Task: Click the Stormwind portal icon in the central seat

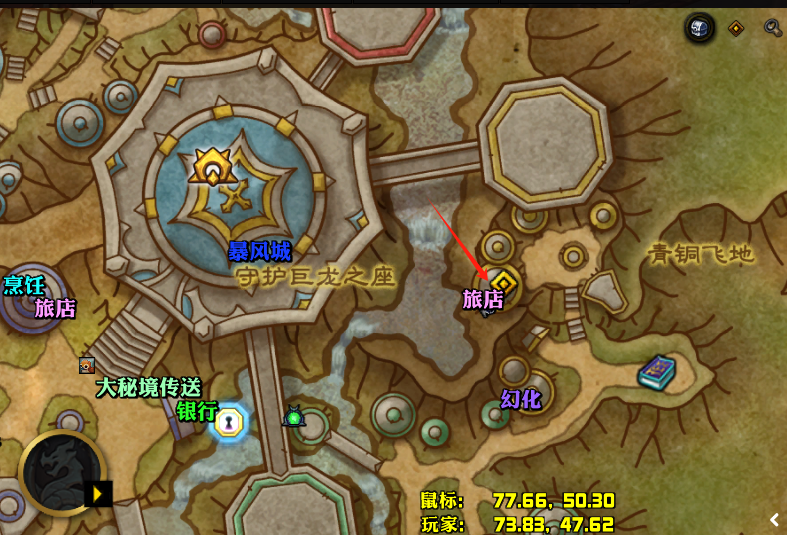Action: pos(212,166)
